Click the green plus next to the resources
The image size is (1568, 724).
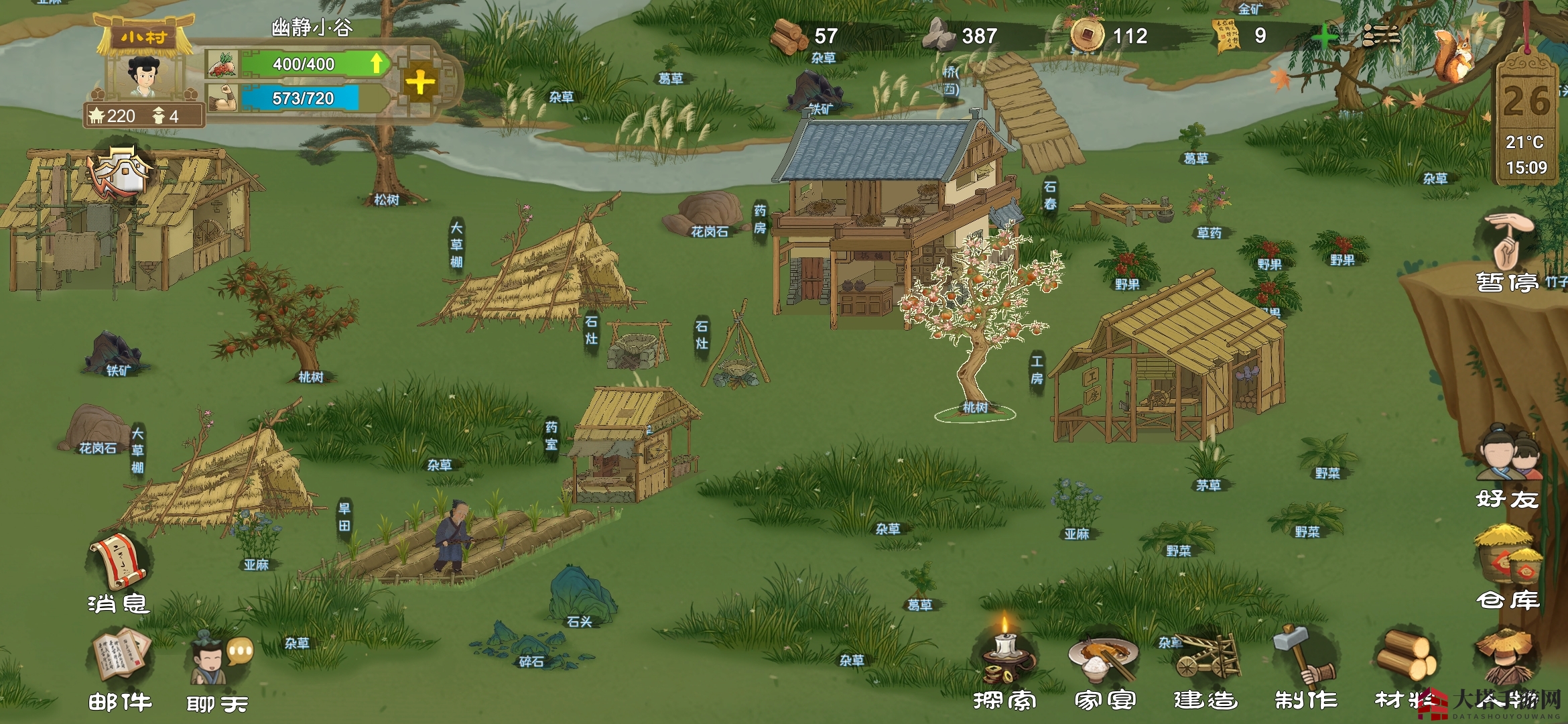[x=1324, y=36]
